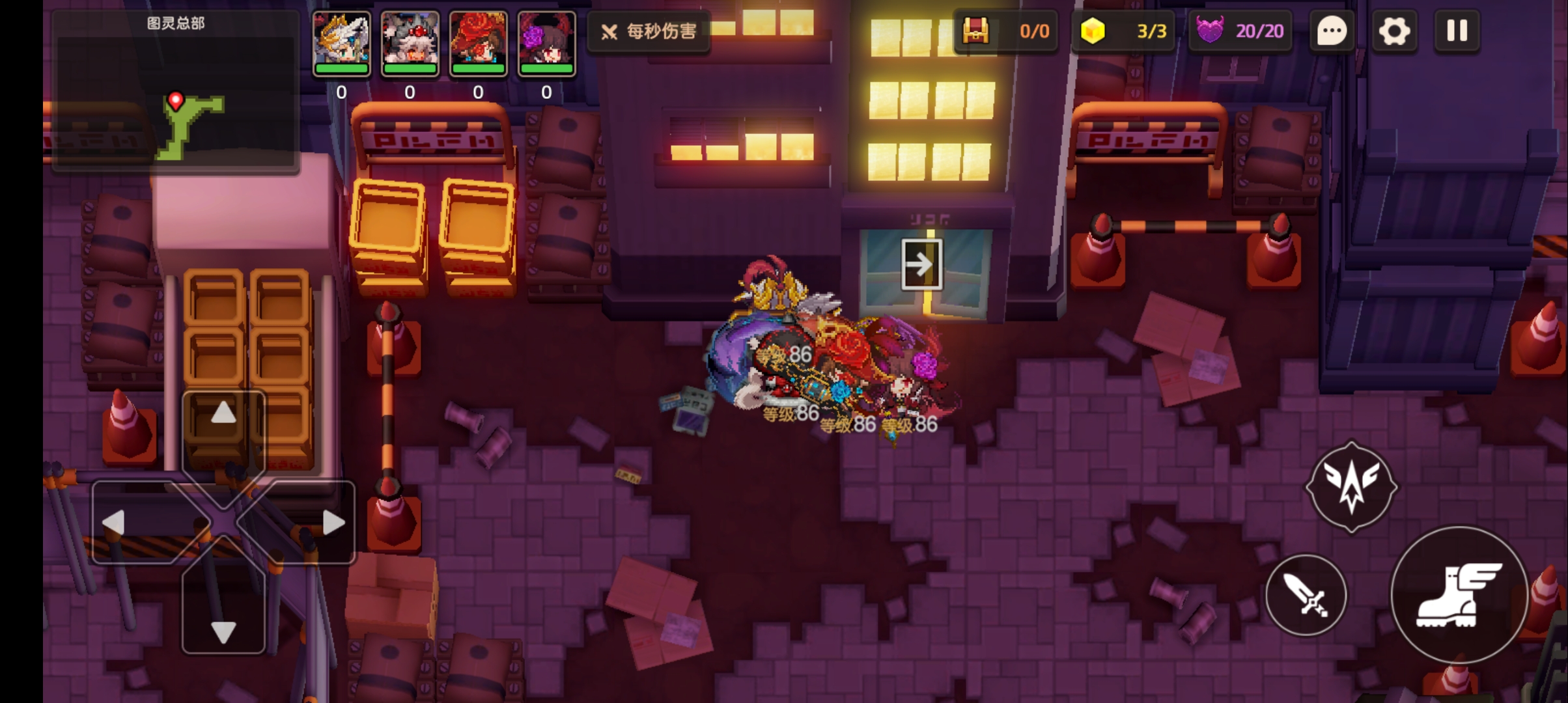1568x703 pixels.
Task: Dash using the winged boot button
Action: [x=1459, y=595]
